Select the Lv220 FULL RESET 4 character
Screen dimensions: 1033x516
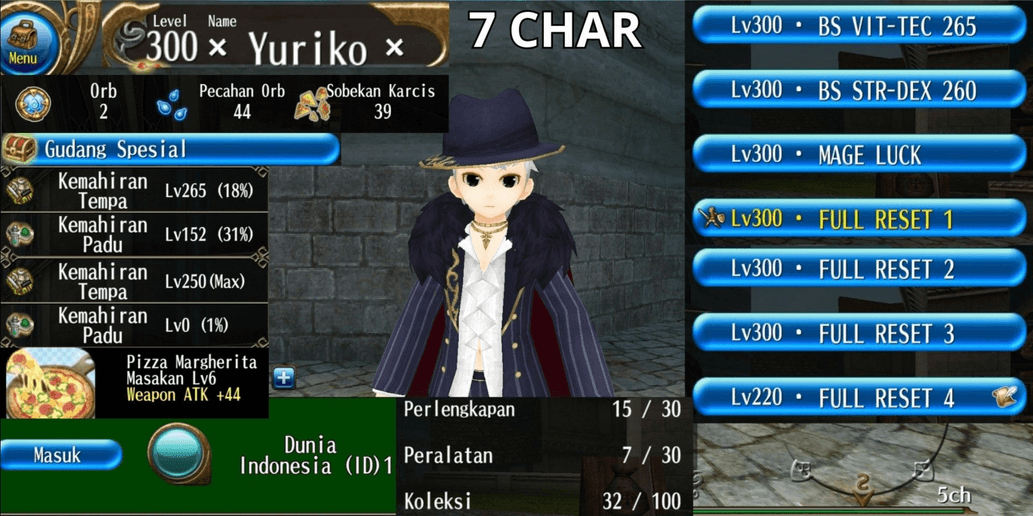[x=858, y=398]
